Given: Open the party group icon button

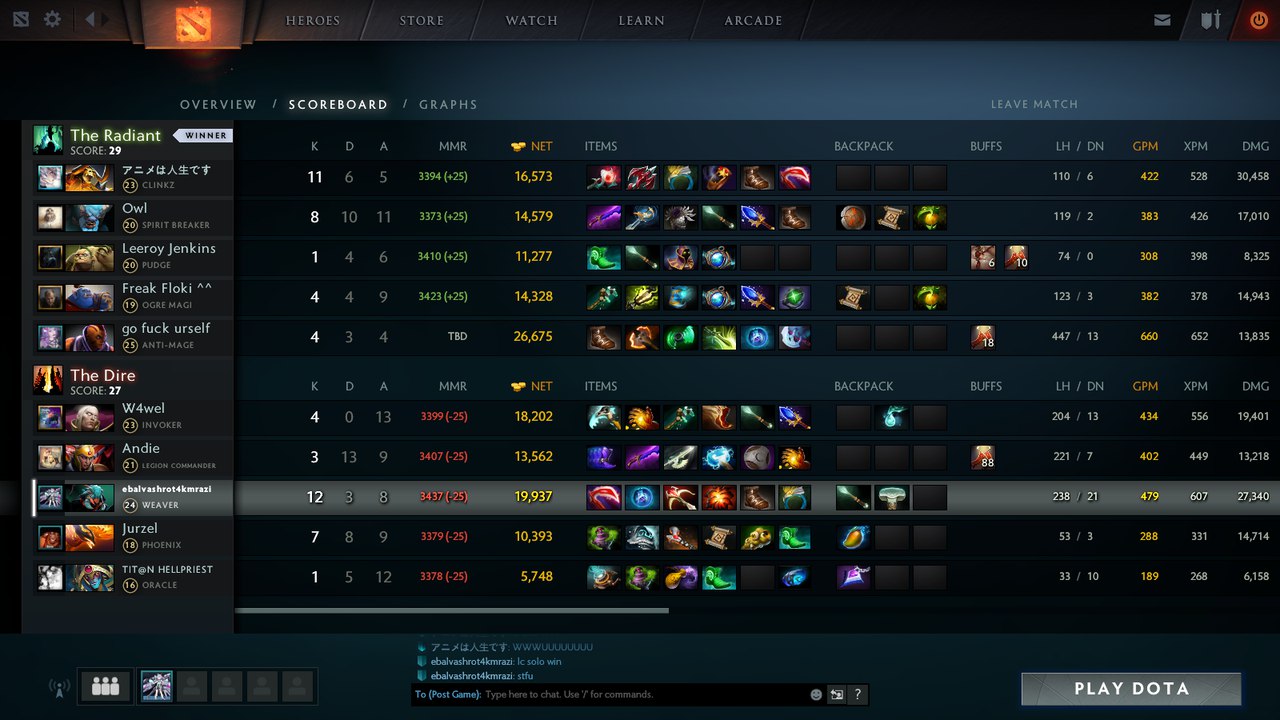Looking at the screenshot, I should [105, 687].
